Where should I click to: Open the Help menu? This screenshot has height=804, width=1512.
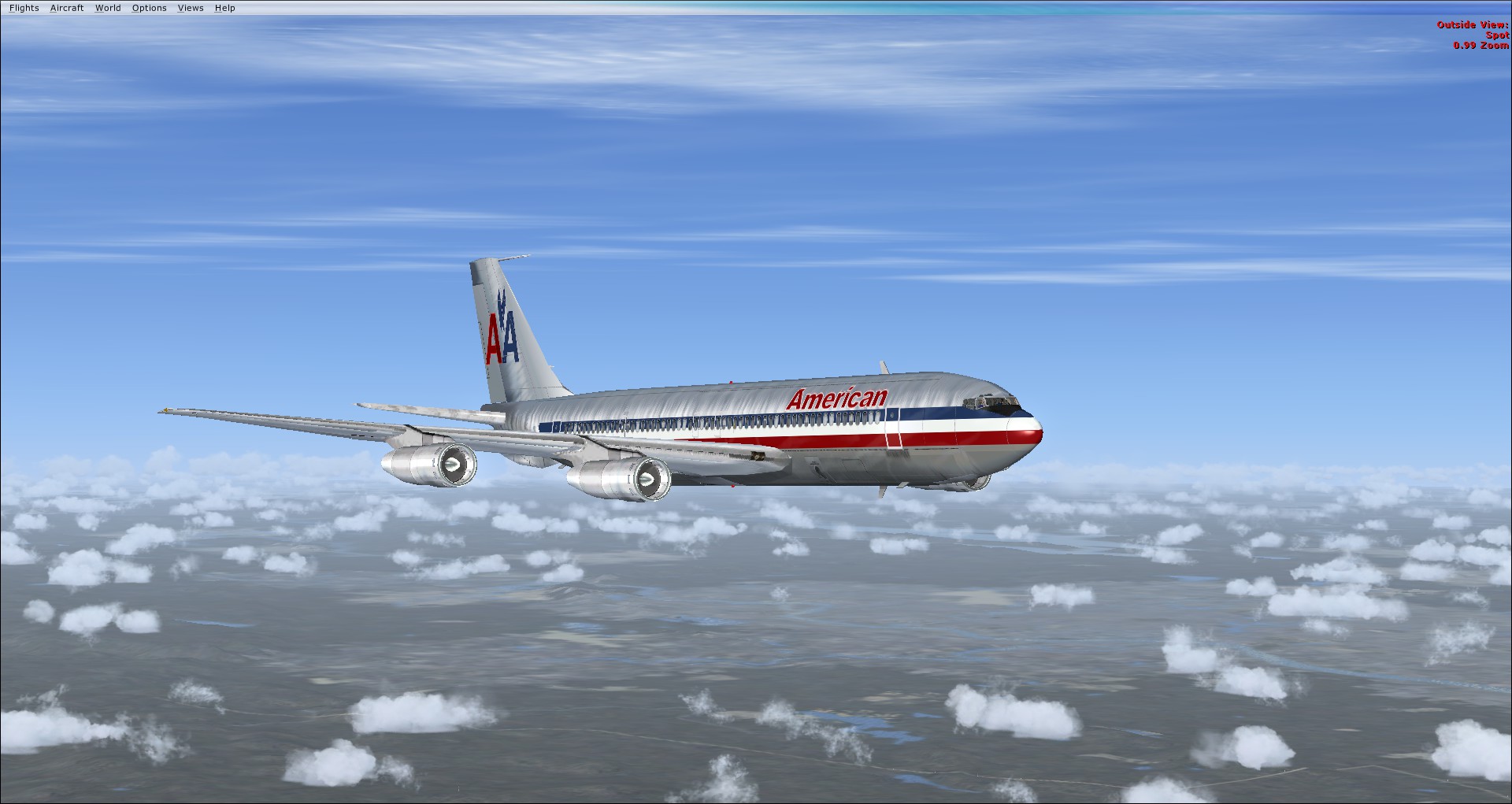[224, 8]
